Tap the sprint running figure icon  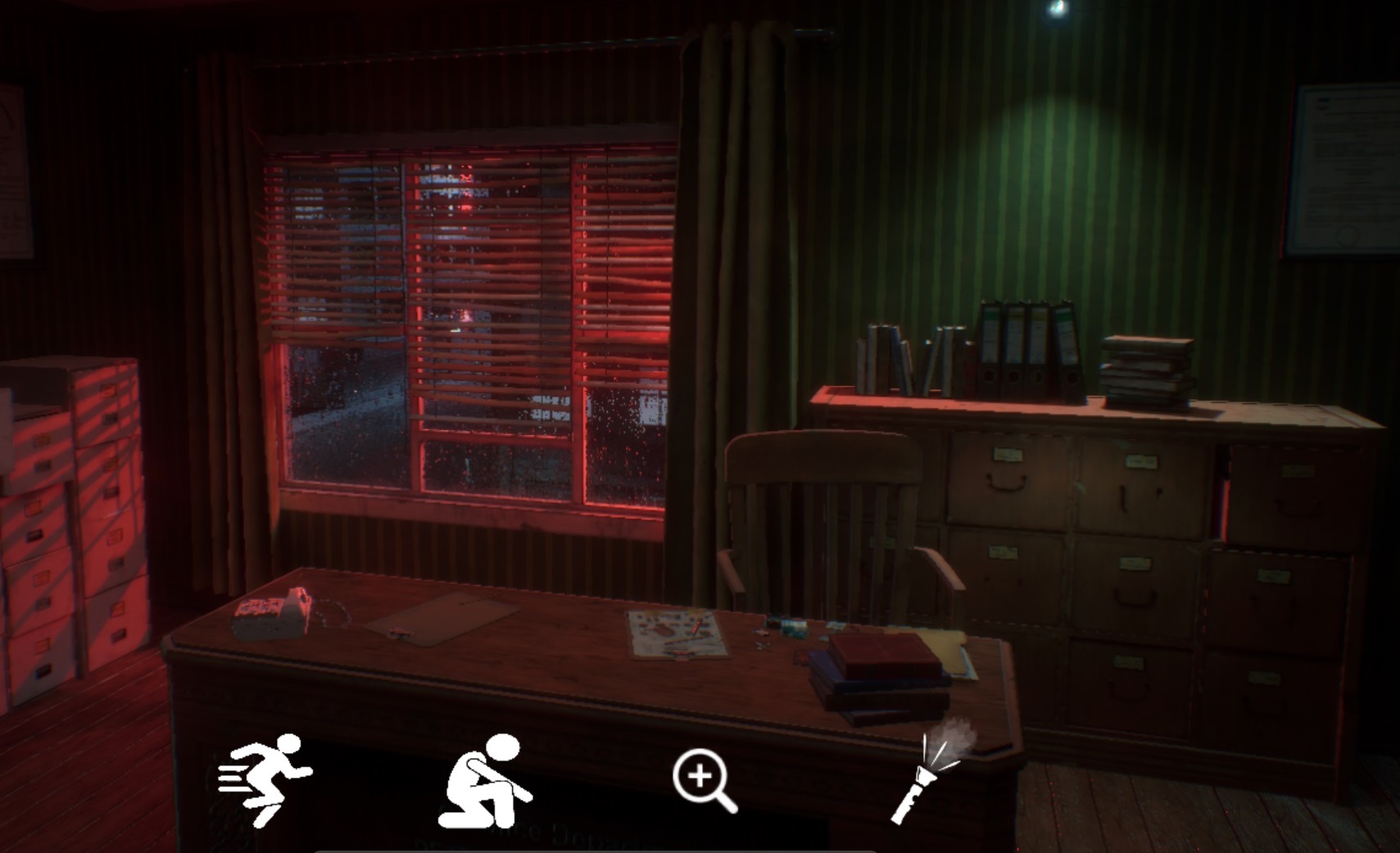coord(266,779)
